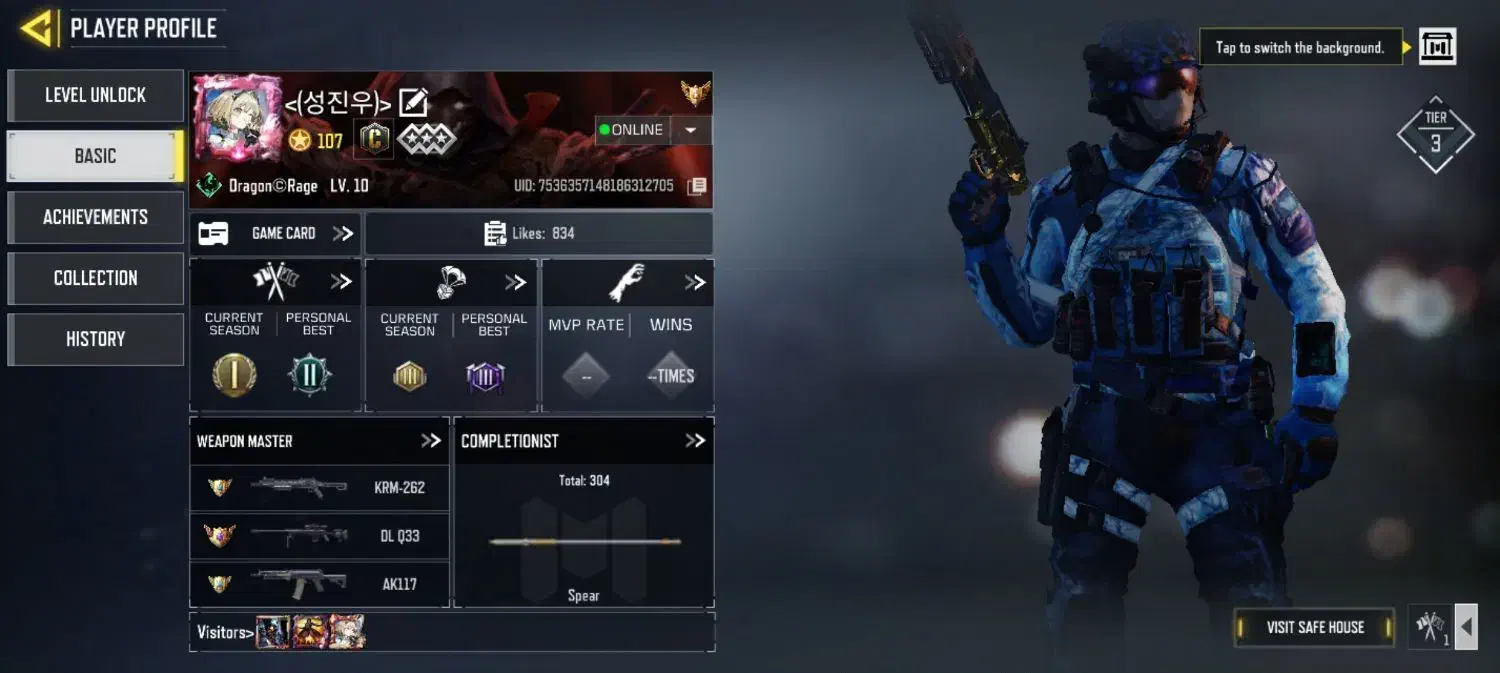Screen dimensions: 1500x673
Task: Select the KRM-262 weapon row
Action: (x=319, y=488)
